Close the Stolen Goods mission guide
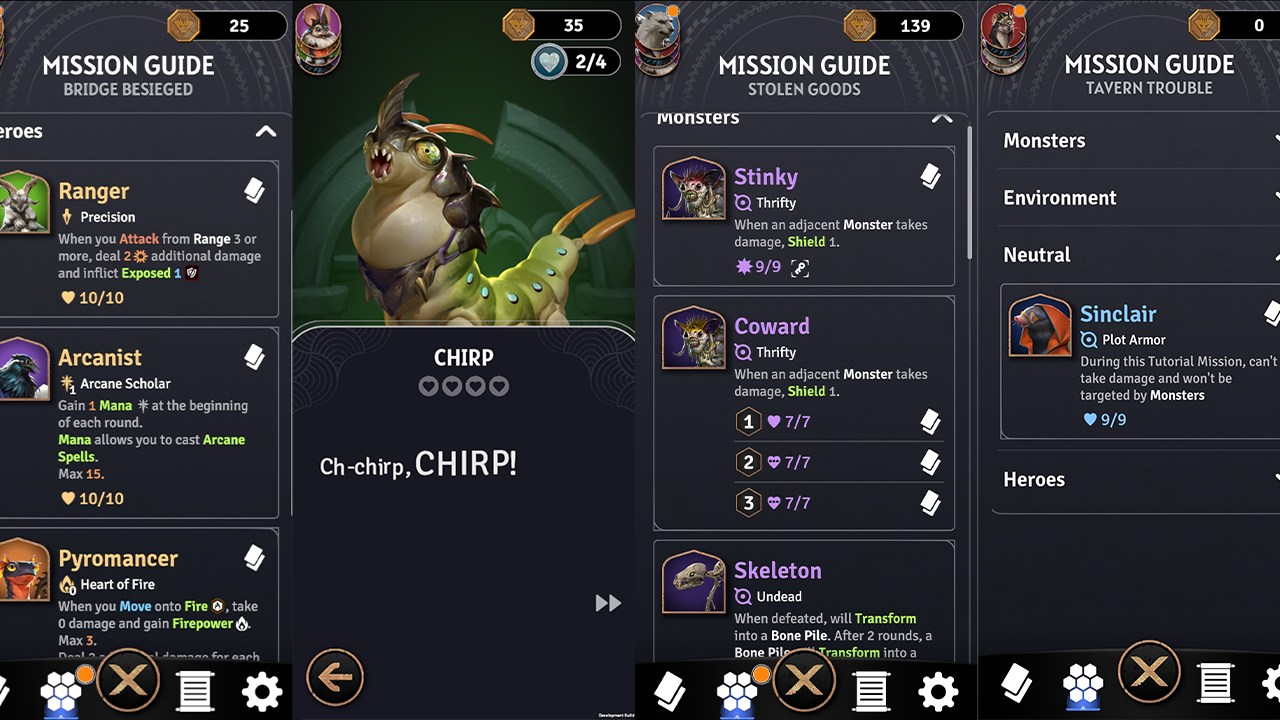This screenshot has height=720, width=1280. 804,683
